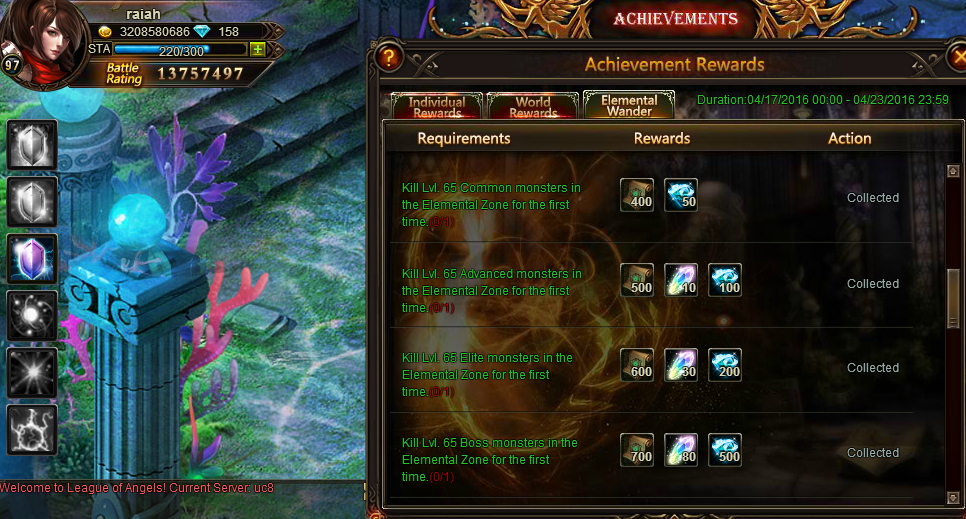
Task: Click the green plus button beside stamina
Action: (x=258, y=49)
